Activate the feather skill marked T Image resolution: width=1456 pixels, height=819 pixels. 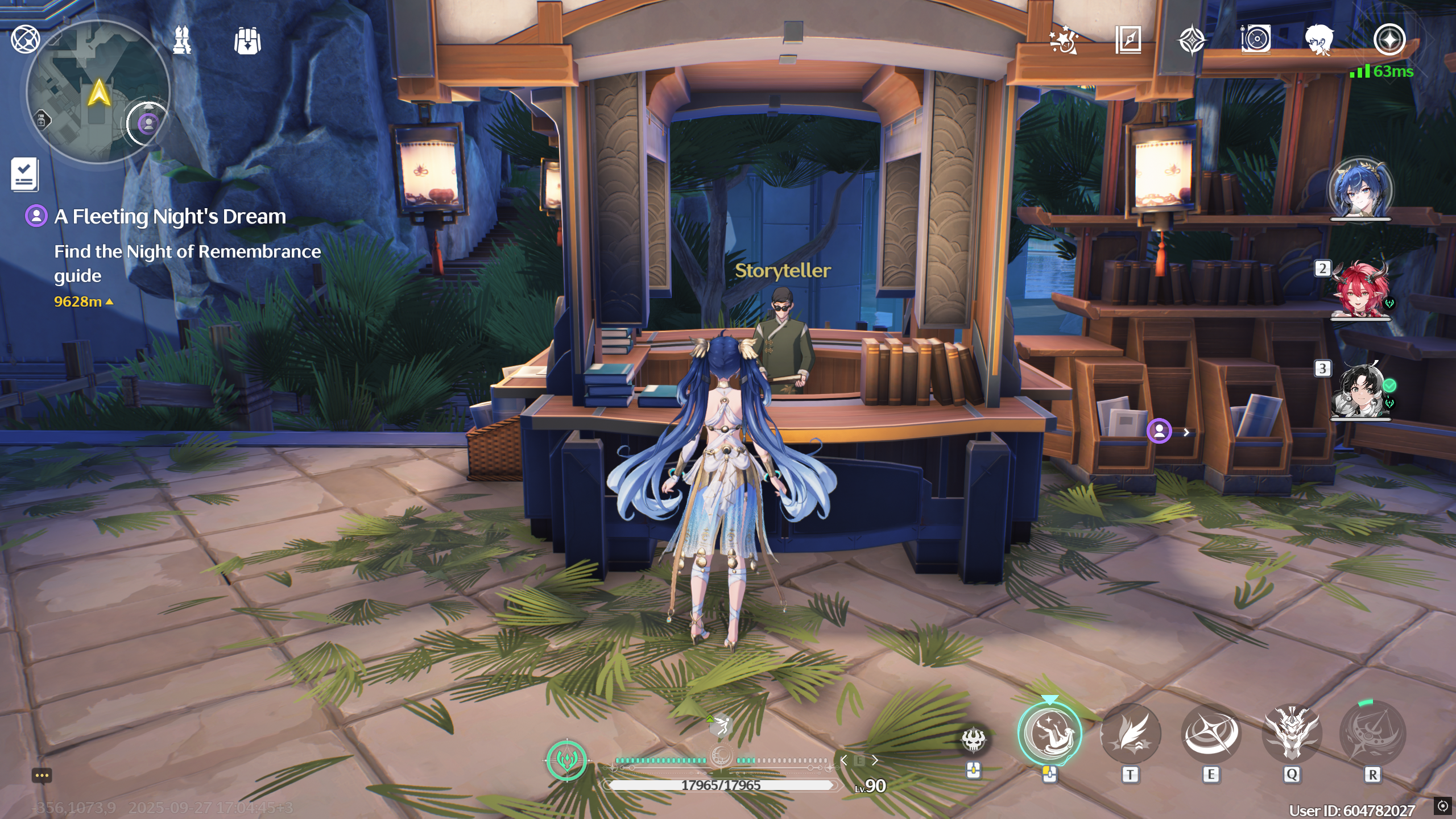click(1130, 734)
